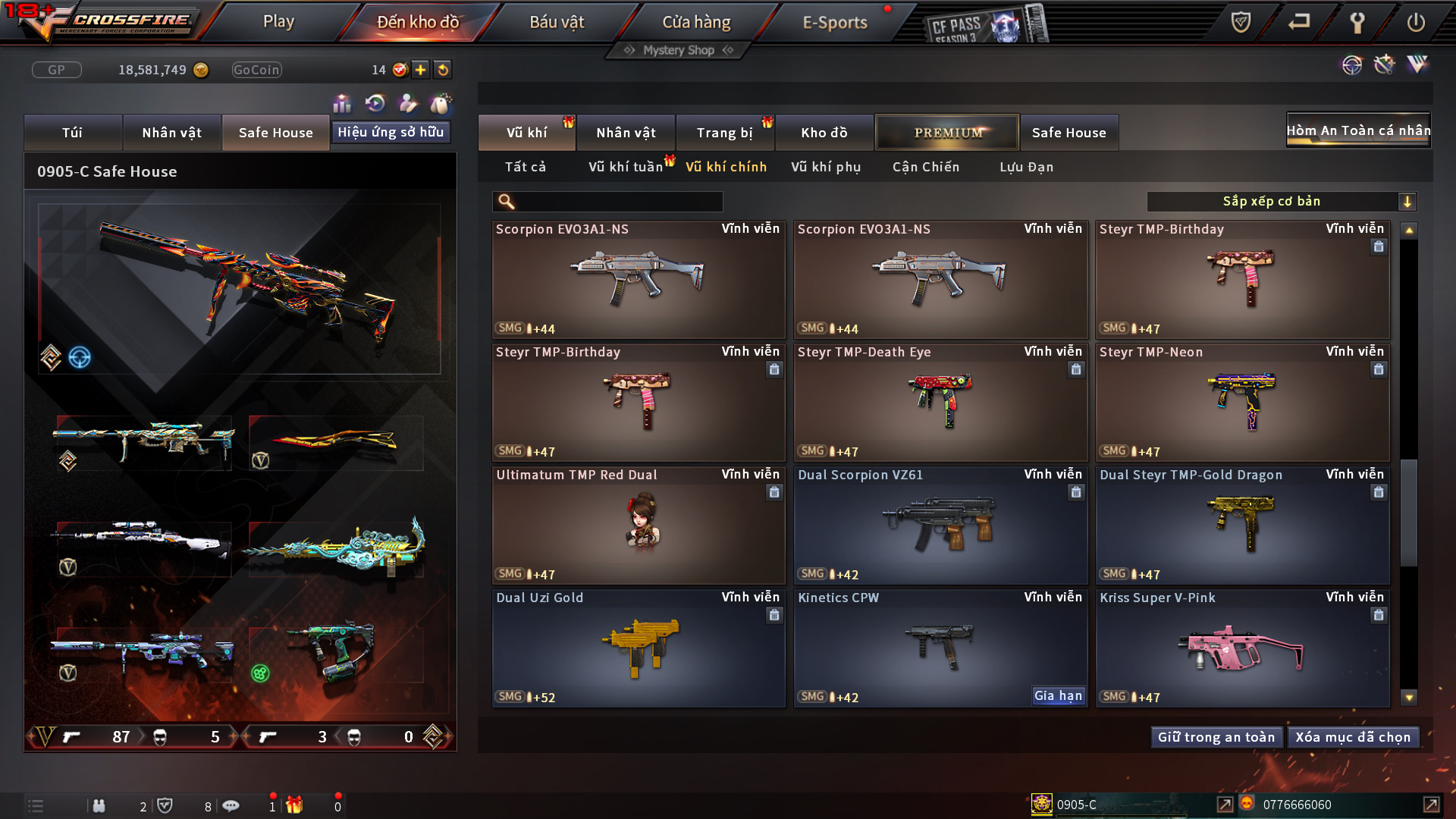Select the PREMIUM tab
Image resolution: width=1456 pixels, height=819 pixels.
[948, 133]
